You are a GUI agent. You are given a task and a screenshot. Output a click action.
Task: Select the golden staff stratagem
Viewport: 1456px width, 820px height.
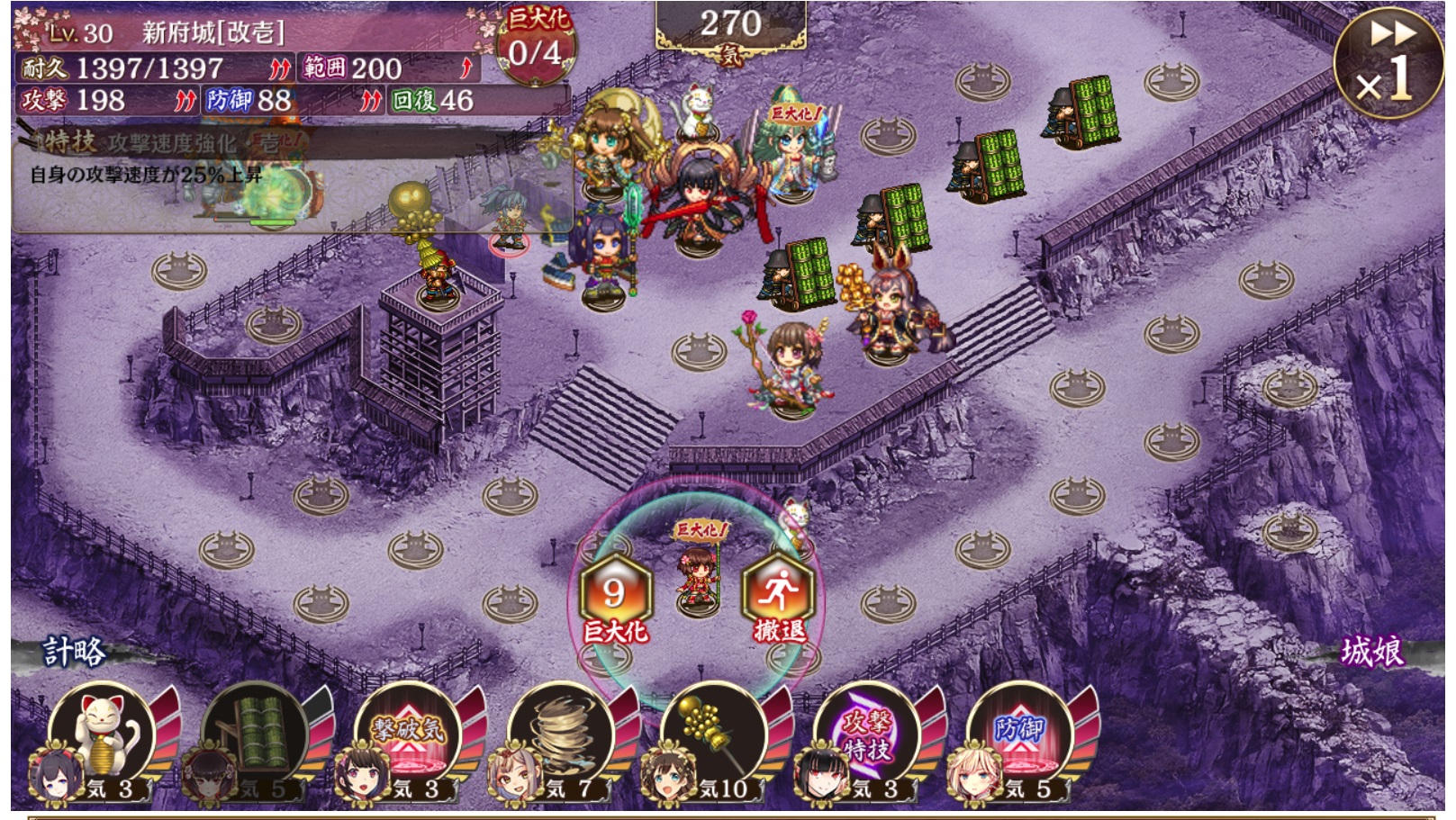pyautogui.click(x=714, y=734)
